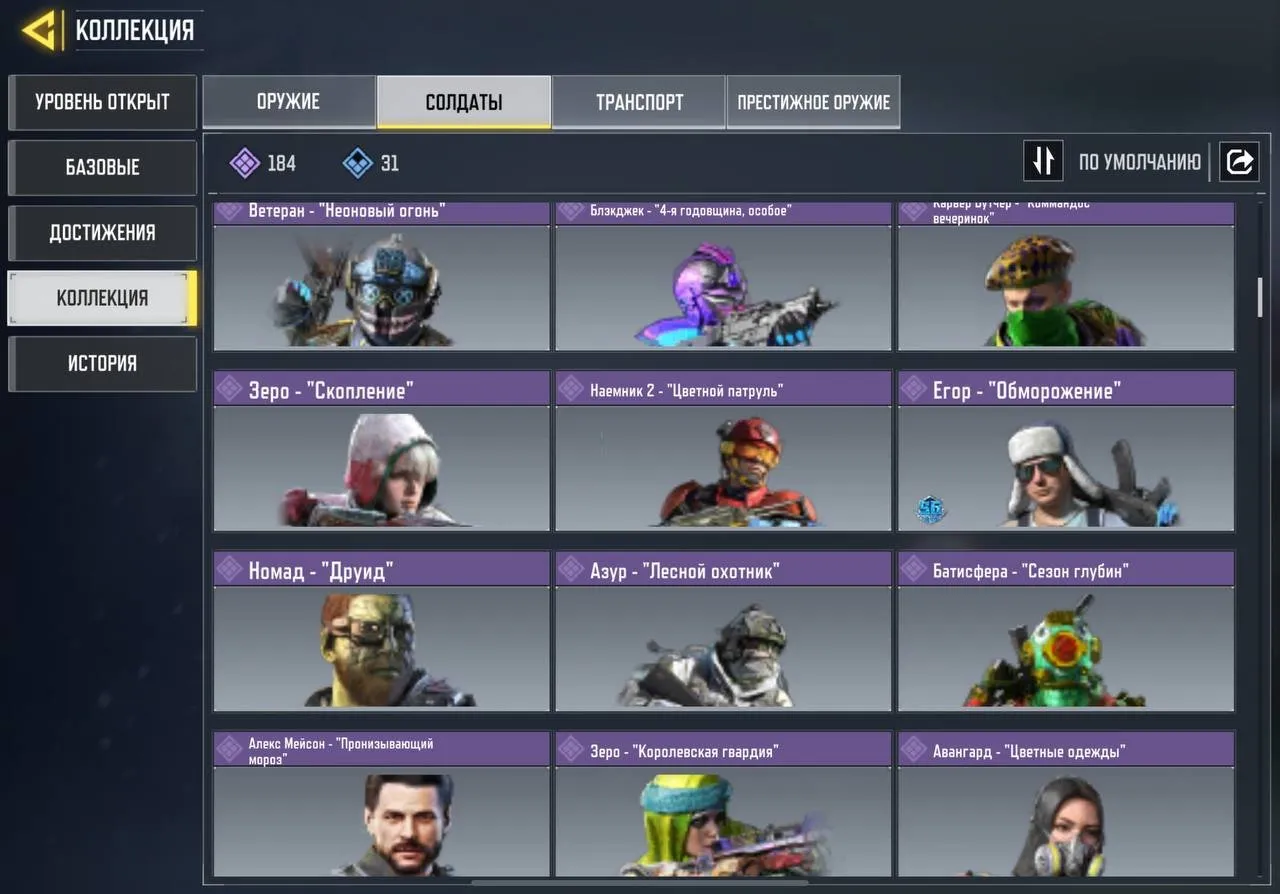Toggle the ascending/descending sort arrows icon
This screenshot has width=1280, height=894.
[x=1043, y=161]
